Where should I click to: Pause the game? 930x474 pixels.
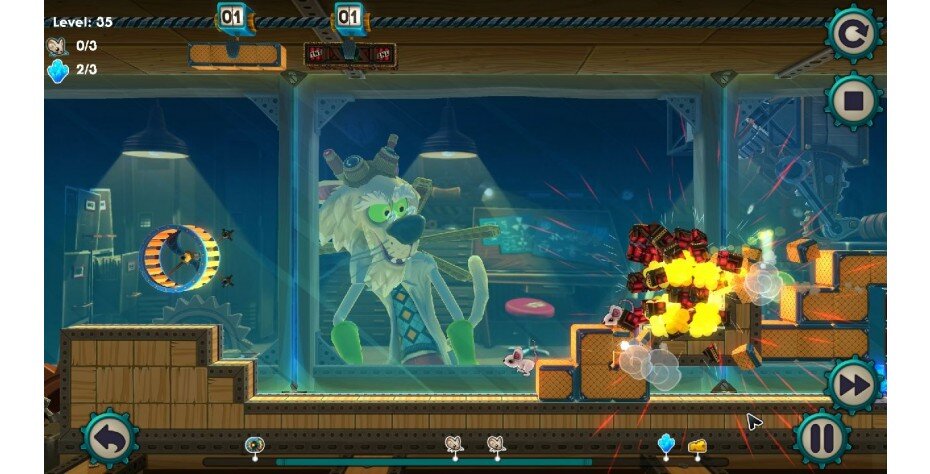pyautogui.click(x=823, y=438)
